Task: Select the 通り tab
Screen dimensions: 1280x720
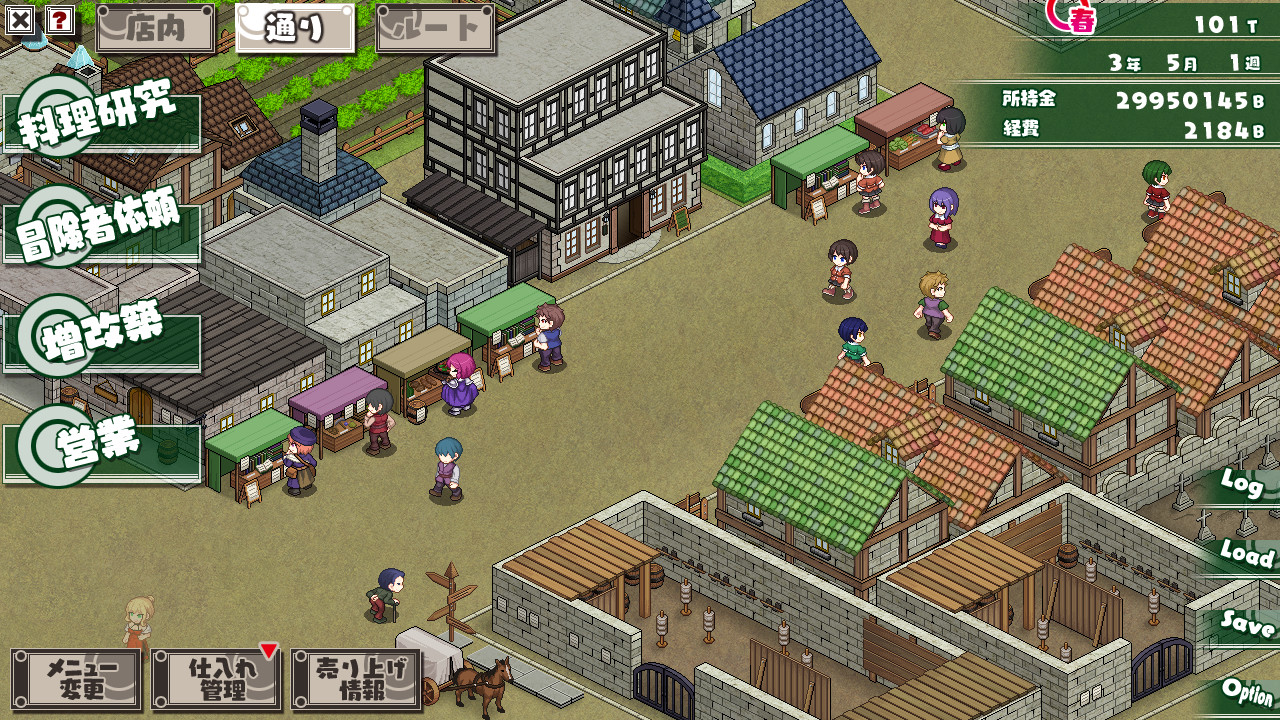Action: 295,29
